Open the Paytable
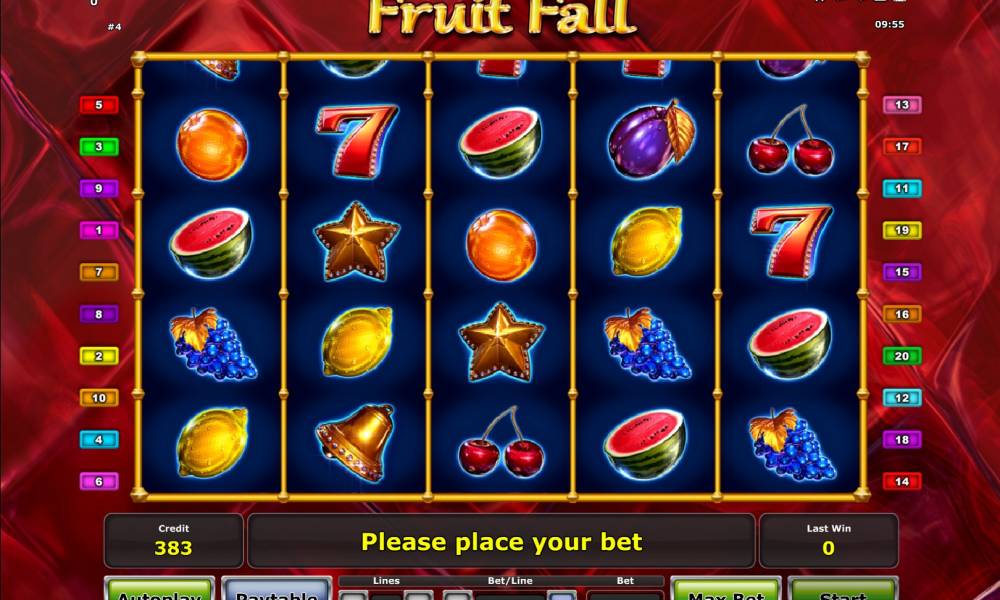 point(276,590)
